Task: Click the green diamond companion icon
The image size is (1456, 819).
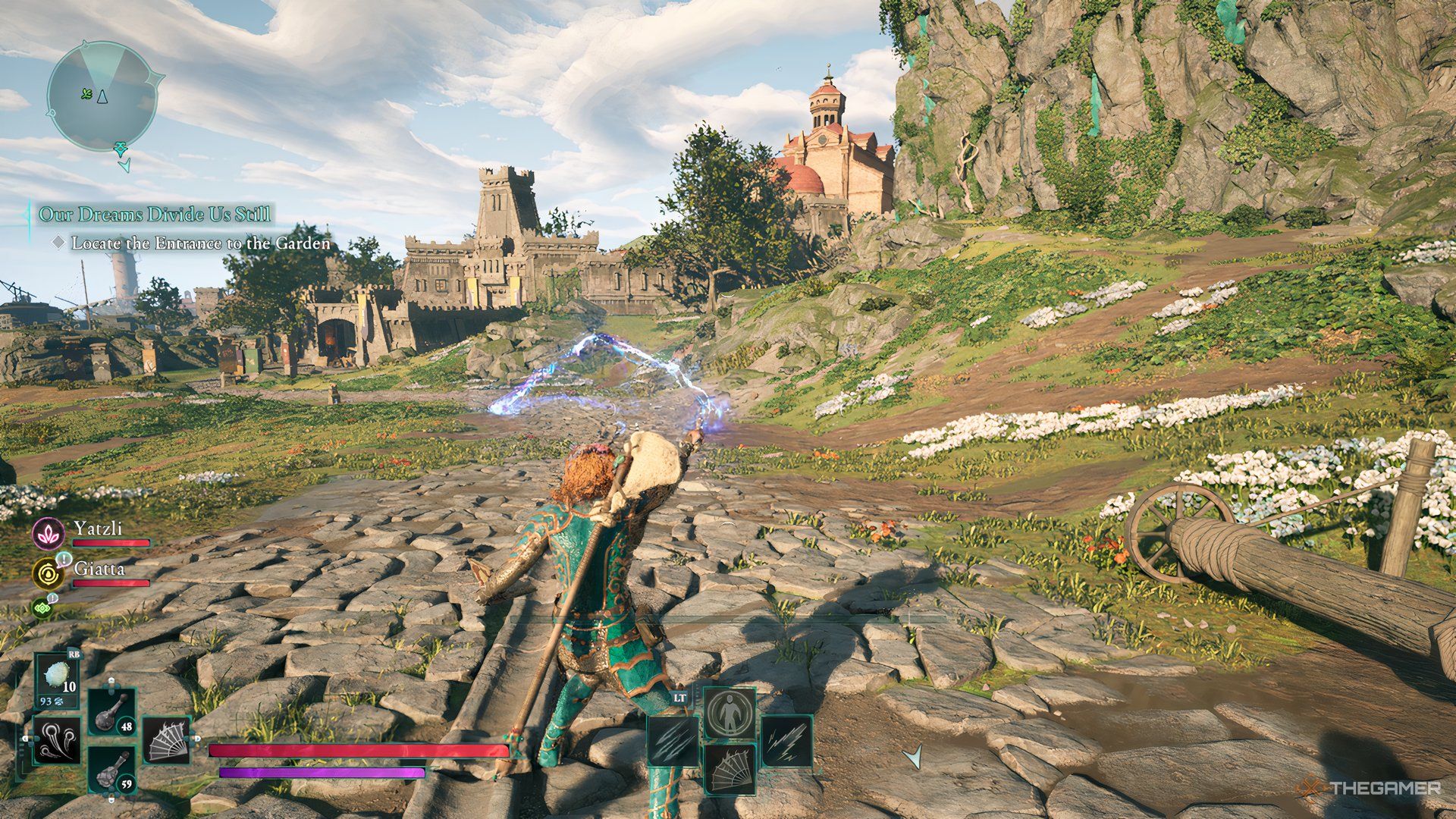Action: pos(41,607)
